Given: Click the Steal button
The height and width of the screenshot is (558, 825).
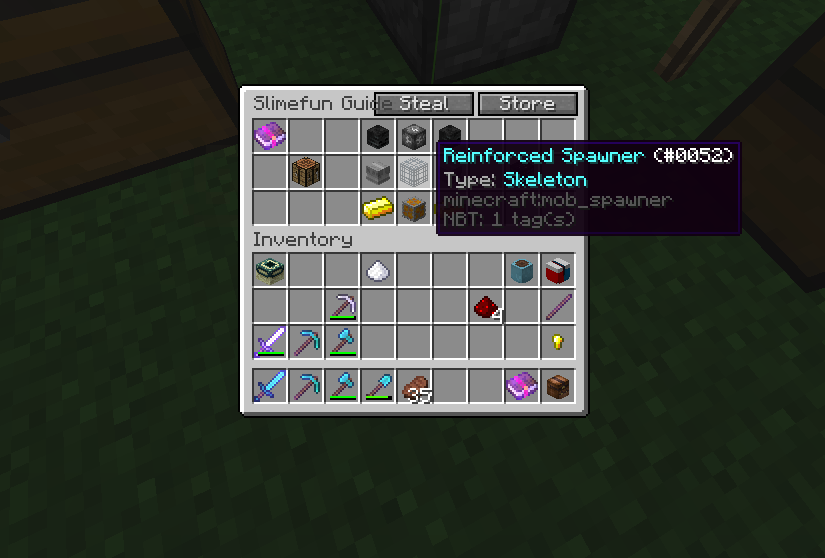Looking at the screenshot, I should click(424, 104).
